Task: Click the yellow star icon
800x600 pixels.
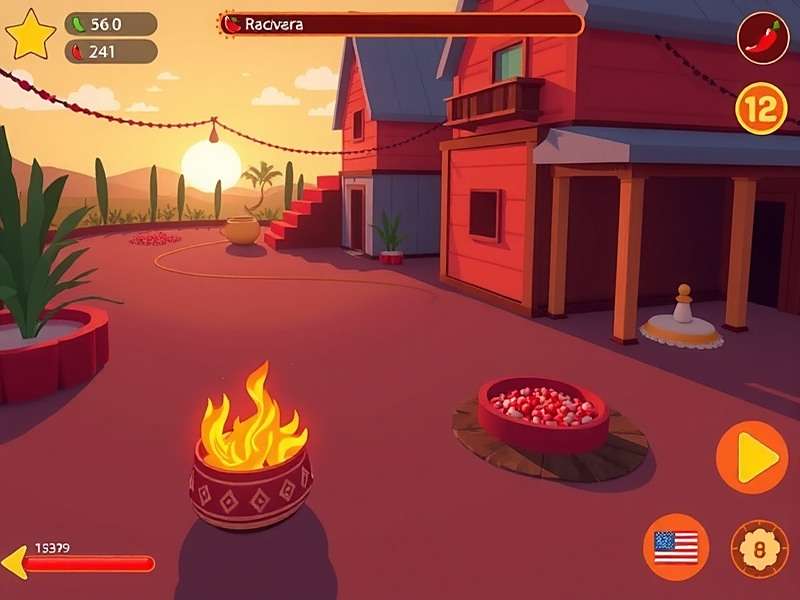Action: (30, 34)
